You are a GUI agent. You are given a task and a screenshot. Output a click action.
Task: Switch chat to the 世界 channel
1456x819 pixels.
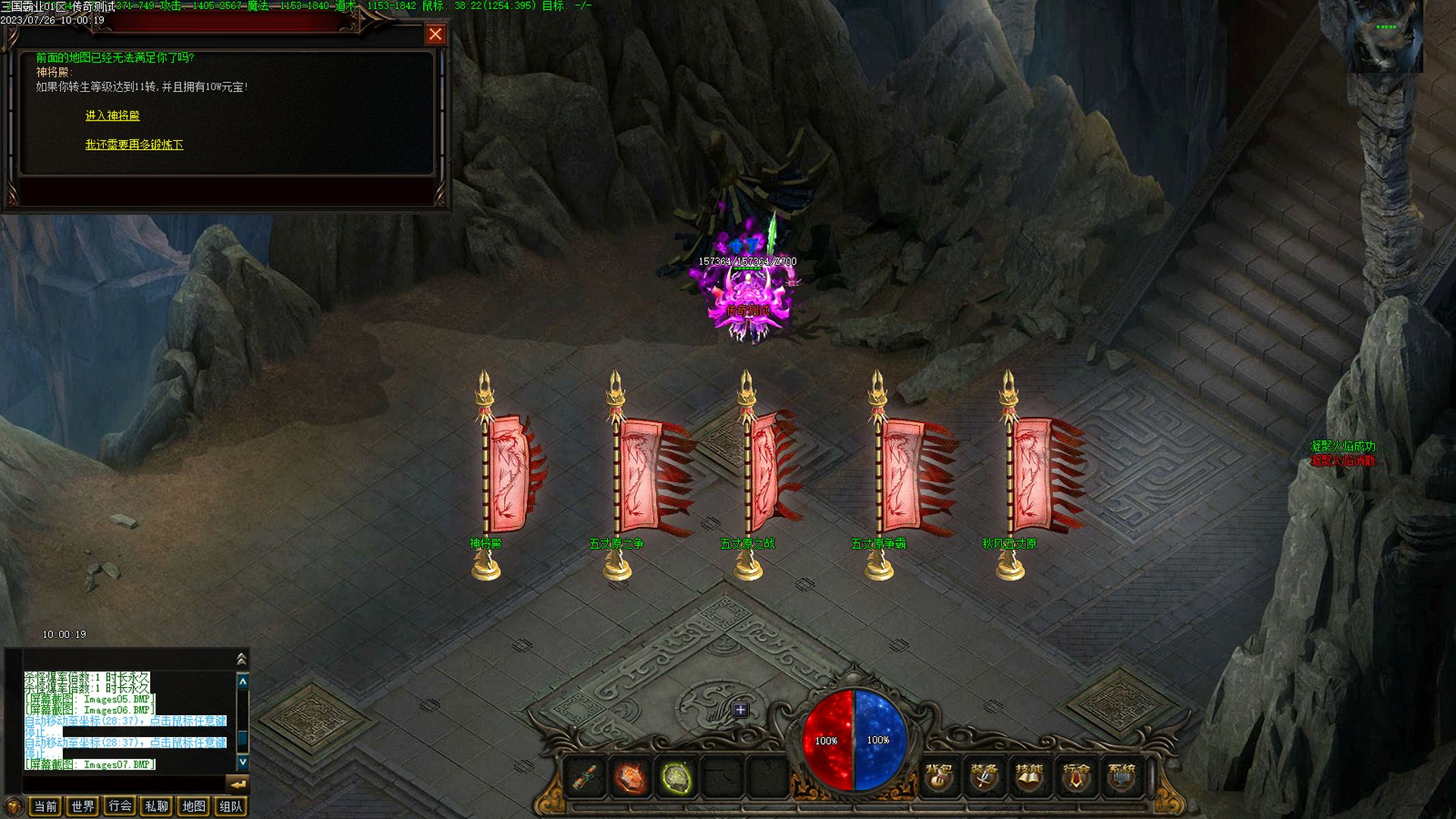pyautogui.click(x=83, y=806)
